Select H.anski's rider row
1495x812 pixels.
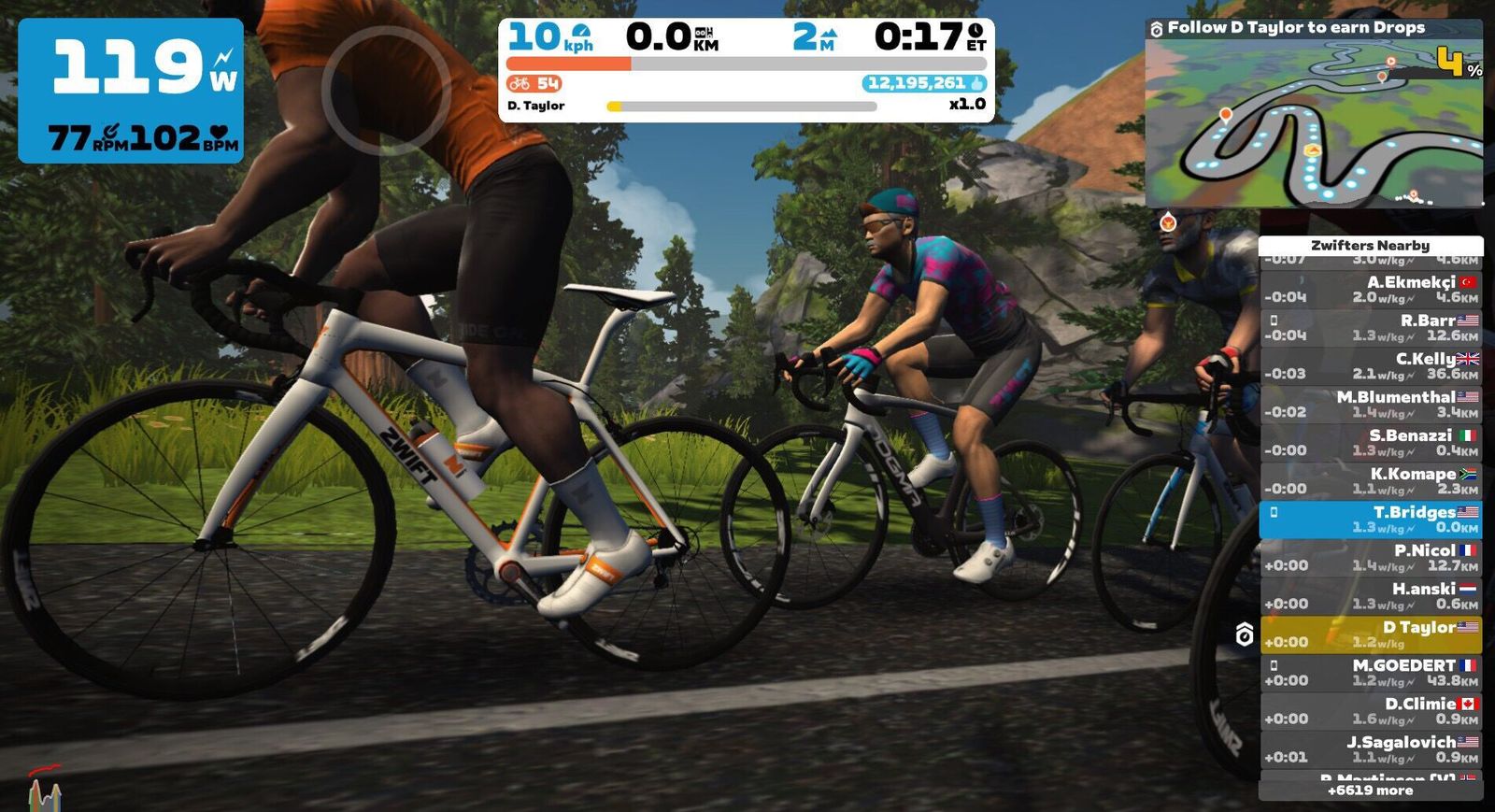pyautogui.click(x=1370, y=596)
